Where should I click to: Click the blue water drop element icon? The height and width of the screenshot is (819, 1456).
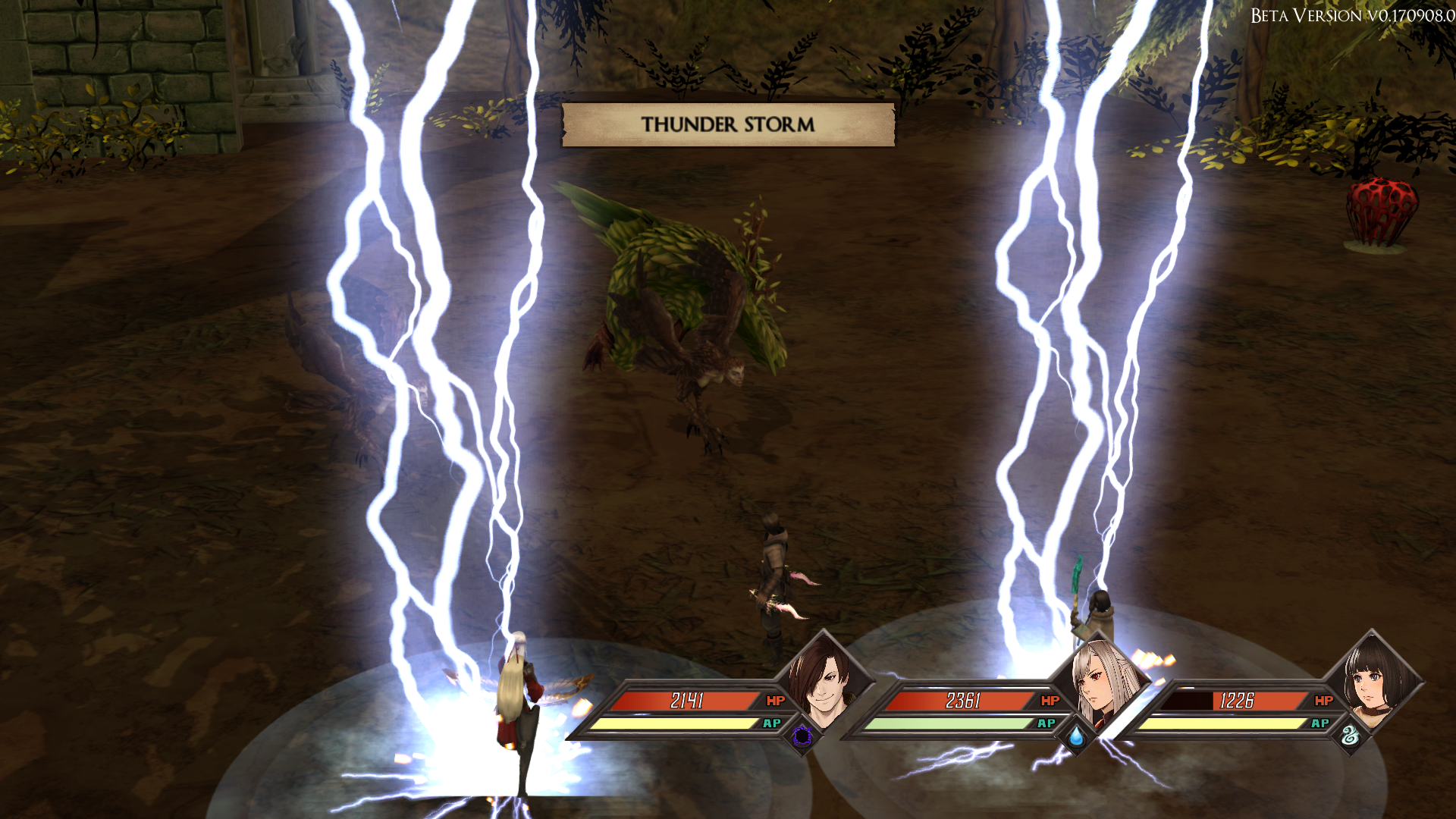(1077, 736)
